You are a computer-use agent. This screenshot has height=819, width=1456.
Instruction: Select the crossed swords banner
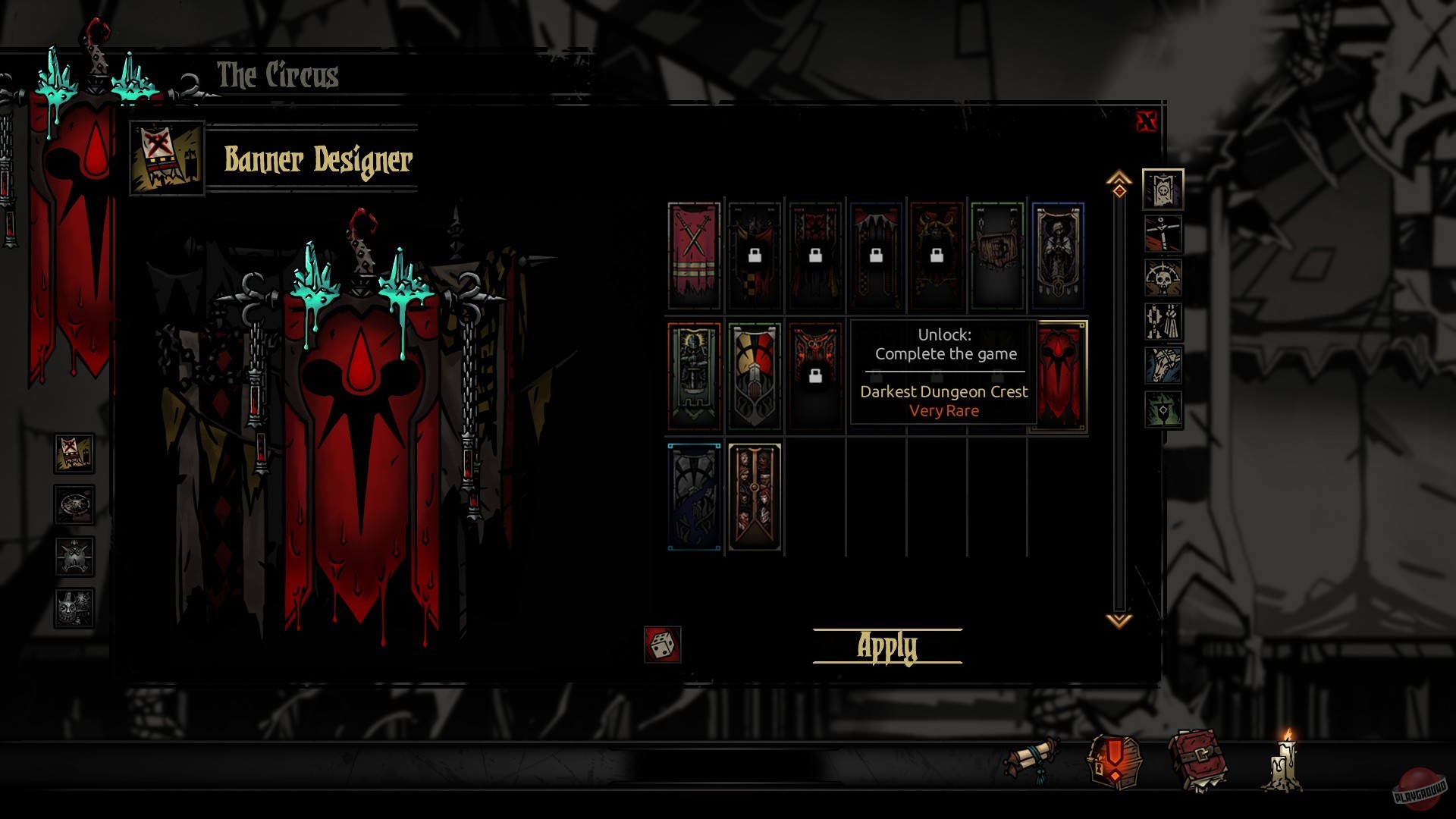(694, 256)
